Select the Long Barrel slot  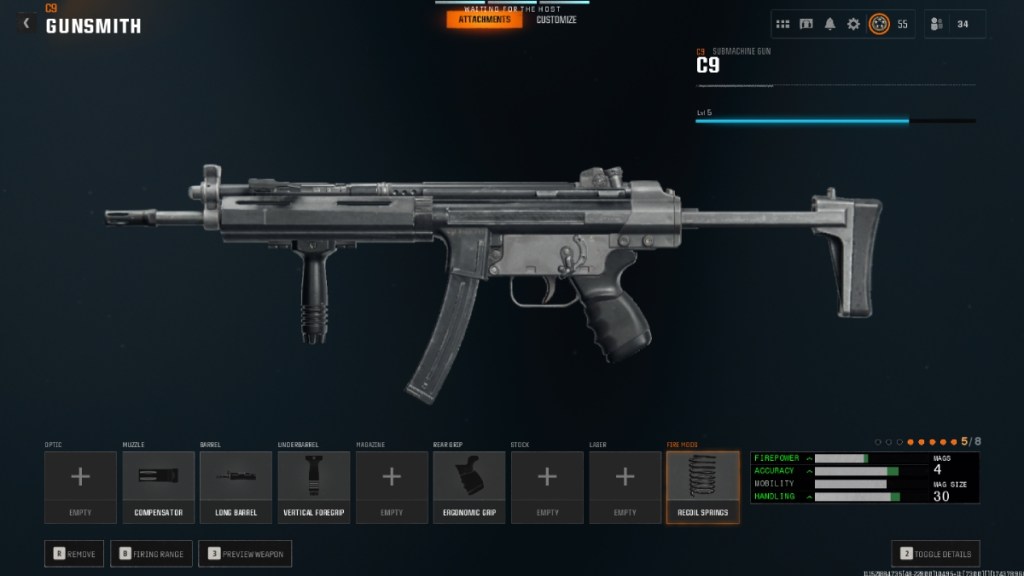236,487
